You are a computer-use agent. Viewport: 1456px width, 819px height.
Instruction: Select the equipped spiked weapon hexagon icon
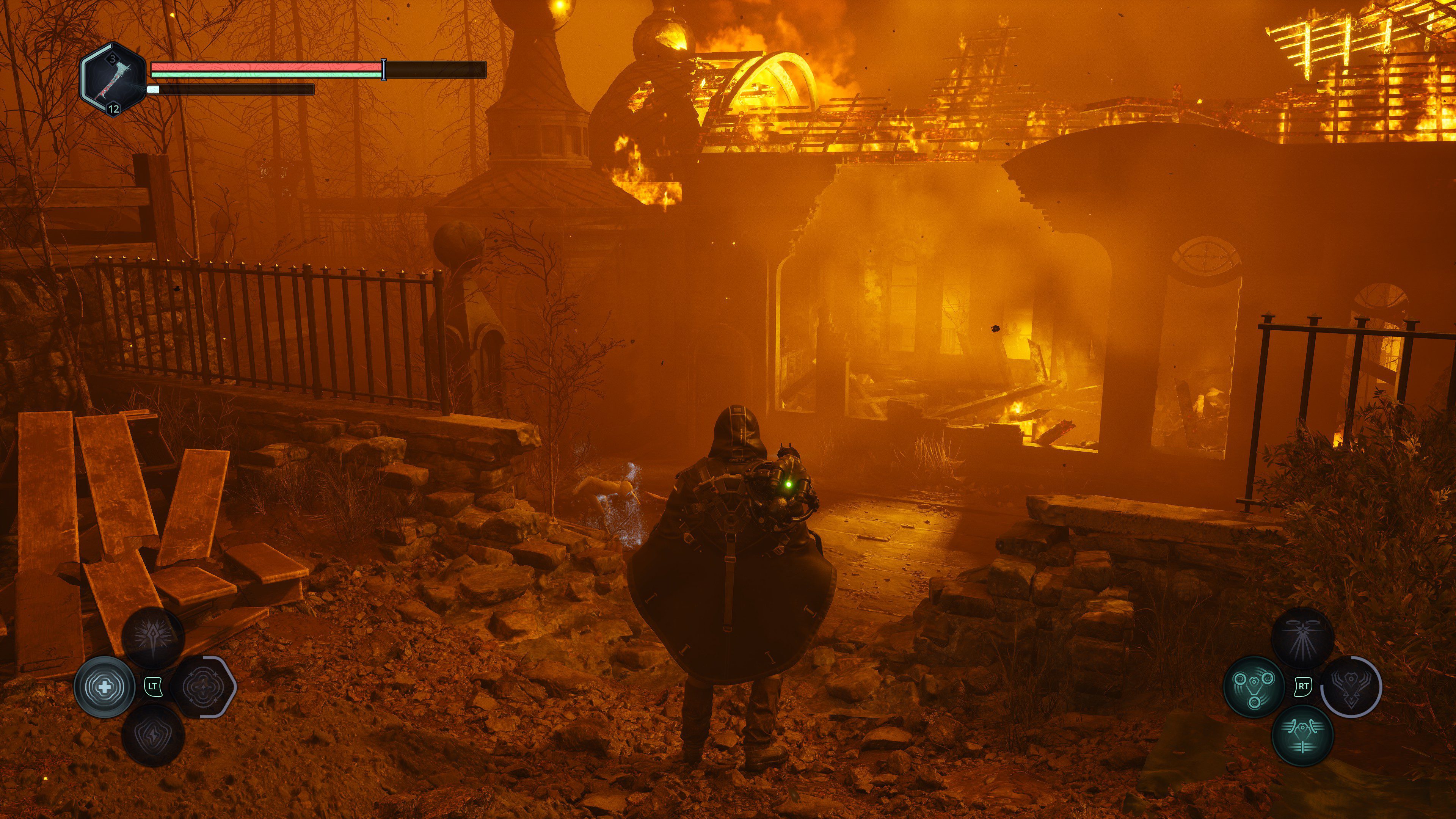113,80
